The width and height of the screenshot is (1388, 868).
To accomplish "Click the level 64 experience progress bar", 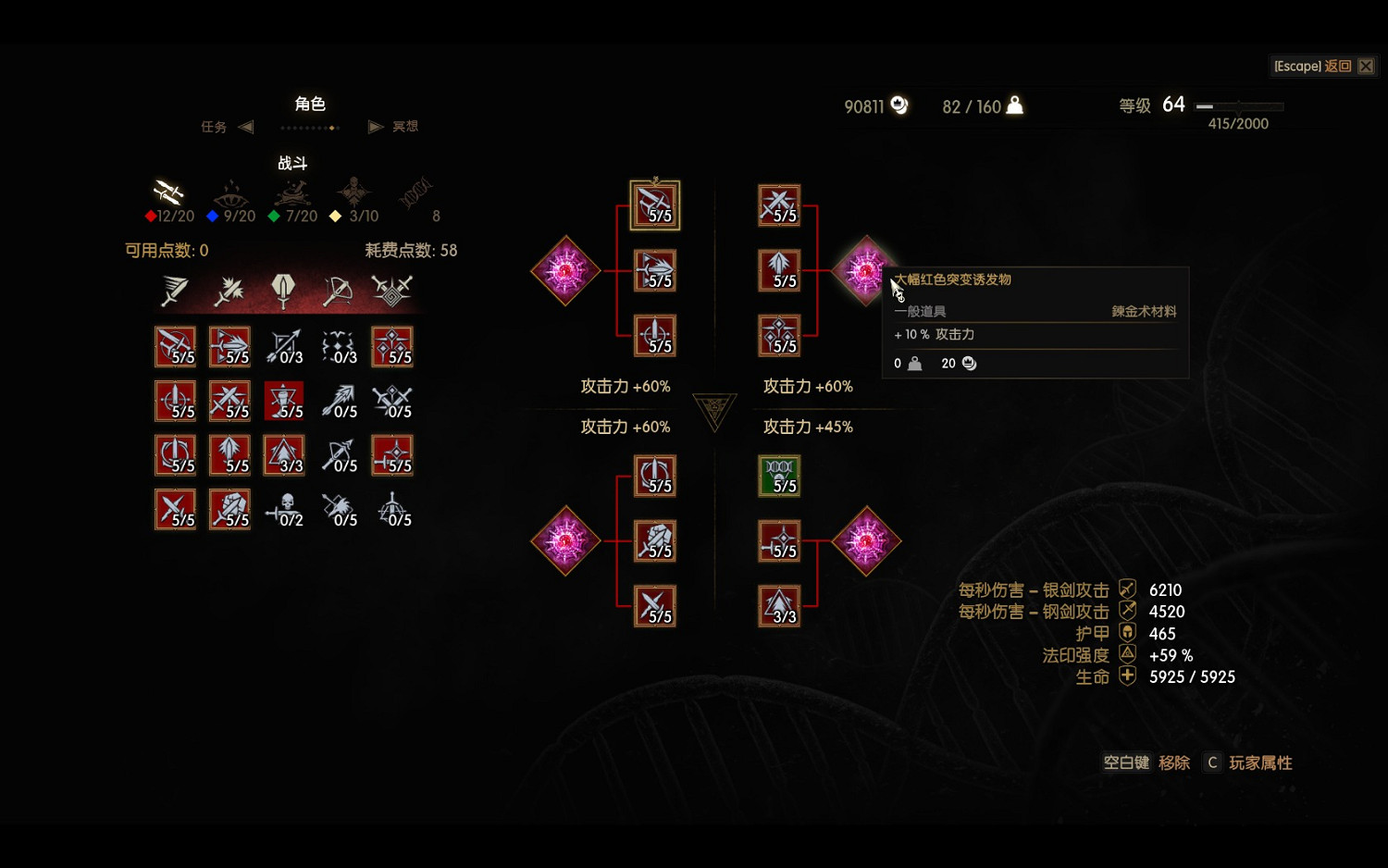I will pyautogui.click(x=1238, y=106).
